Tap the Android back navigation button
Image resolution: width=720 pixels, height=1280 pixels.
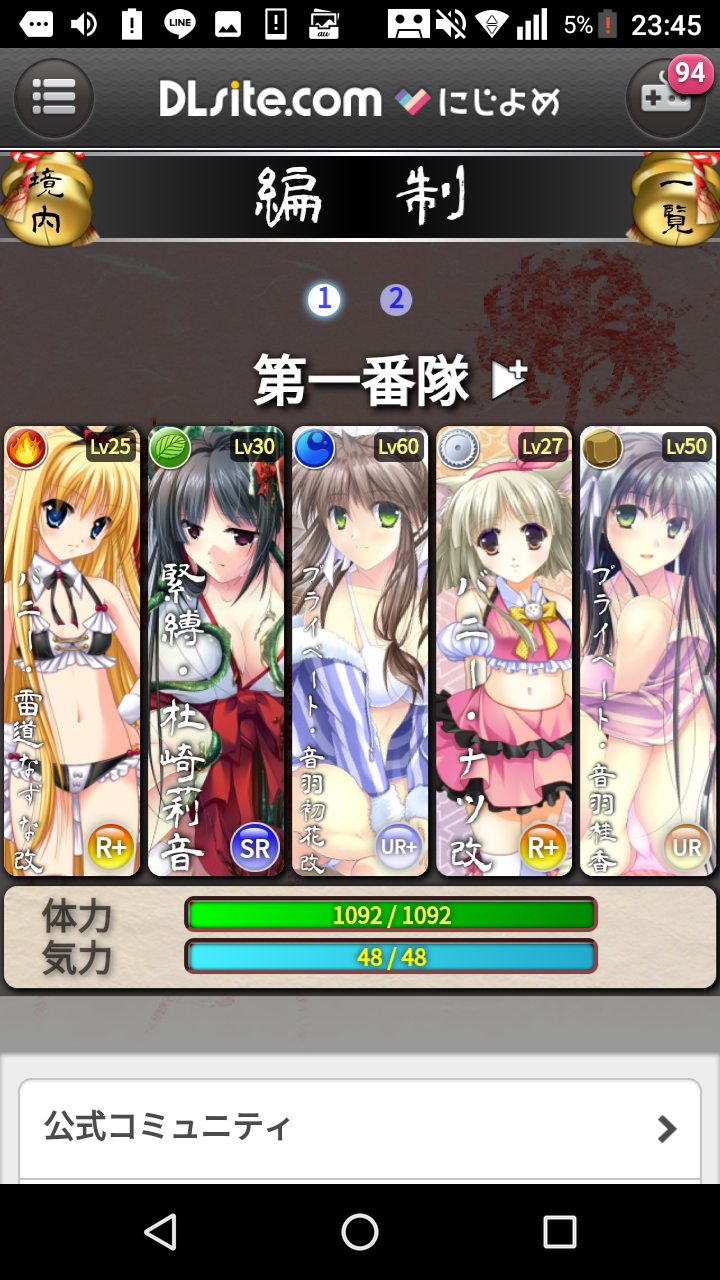click(x=160, y=1232)
